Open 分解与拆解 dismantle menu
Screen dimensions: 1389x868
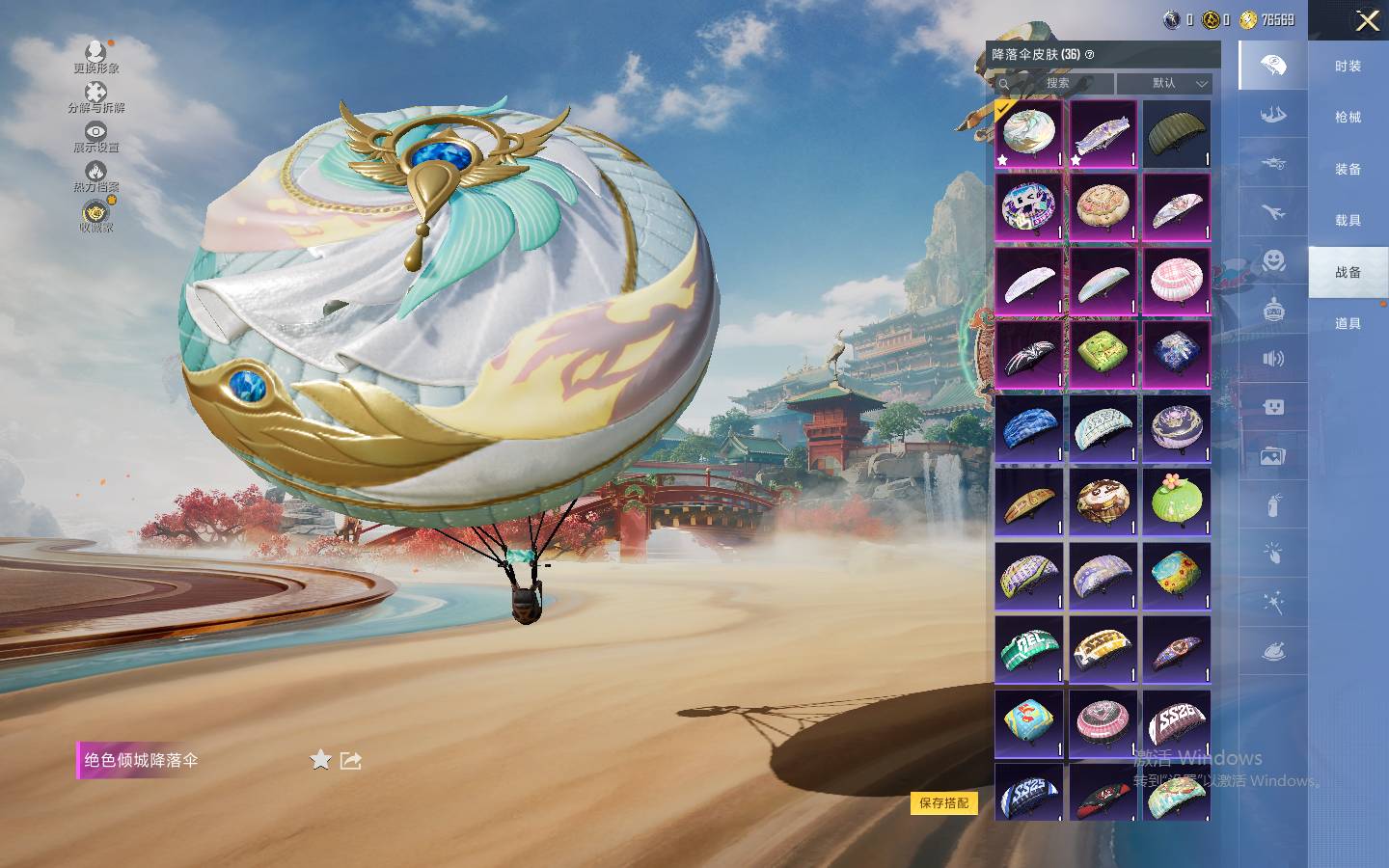coord(95,96)
